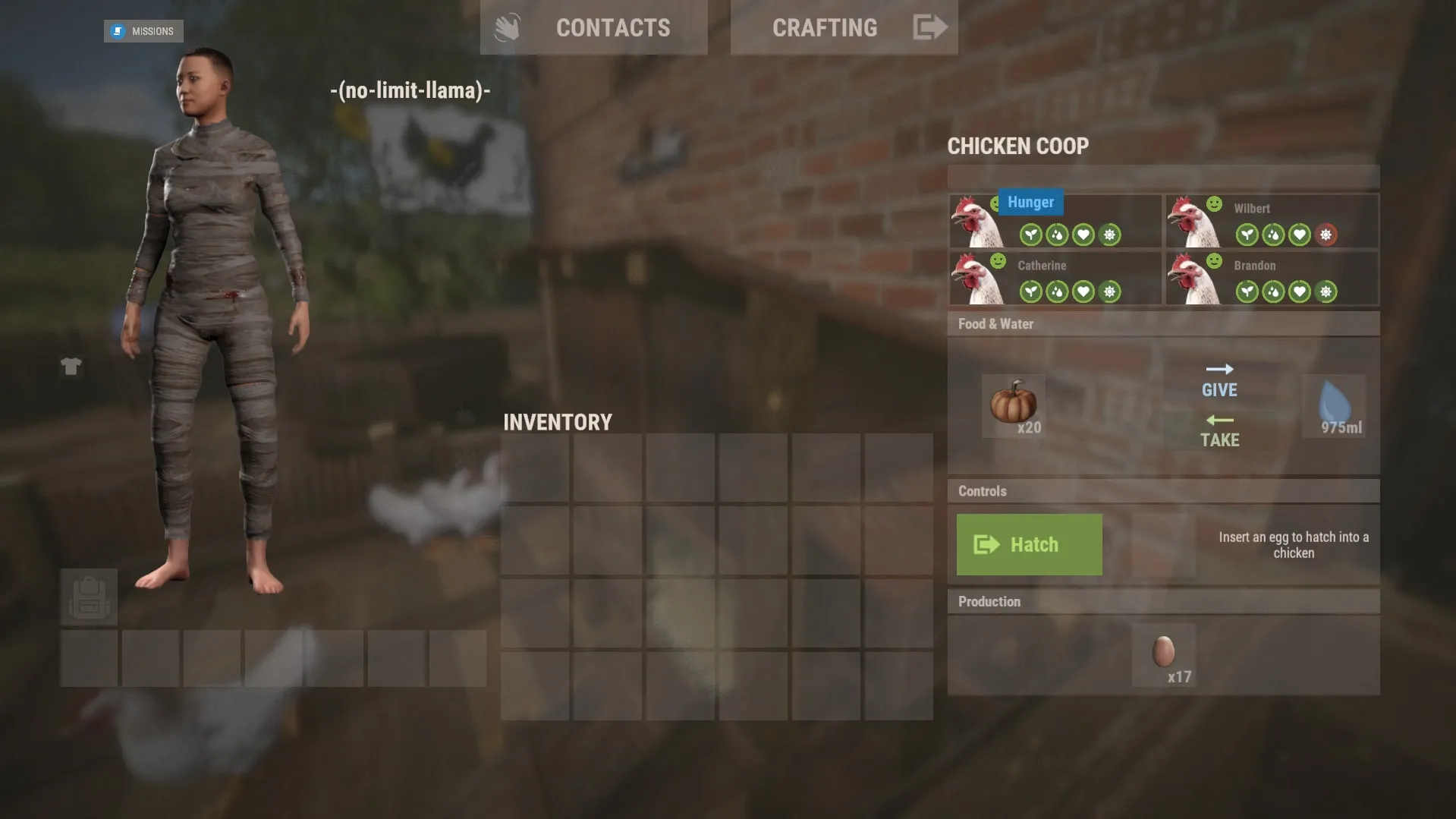Click the sprout food icon under Hunger tooltip
The height and width of the screenshot is (819, 1456).
pos(1030,235)
